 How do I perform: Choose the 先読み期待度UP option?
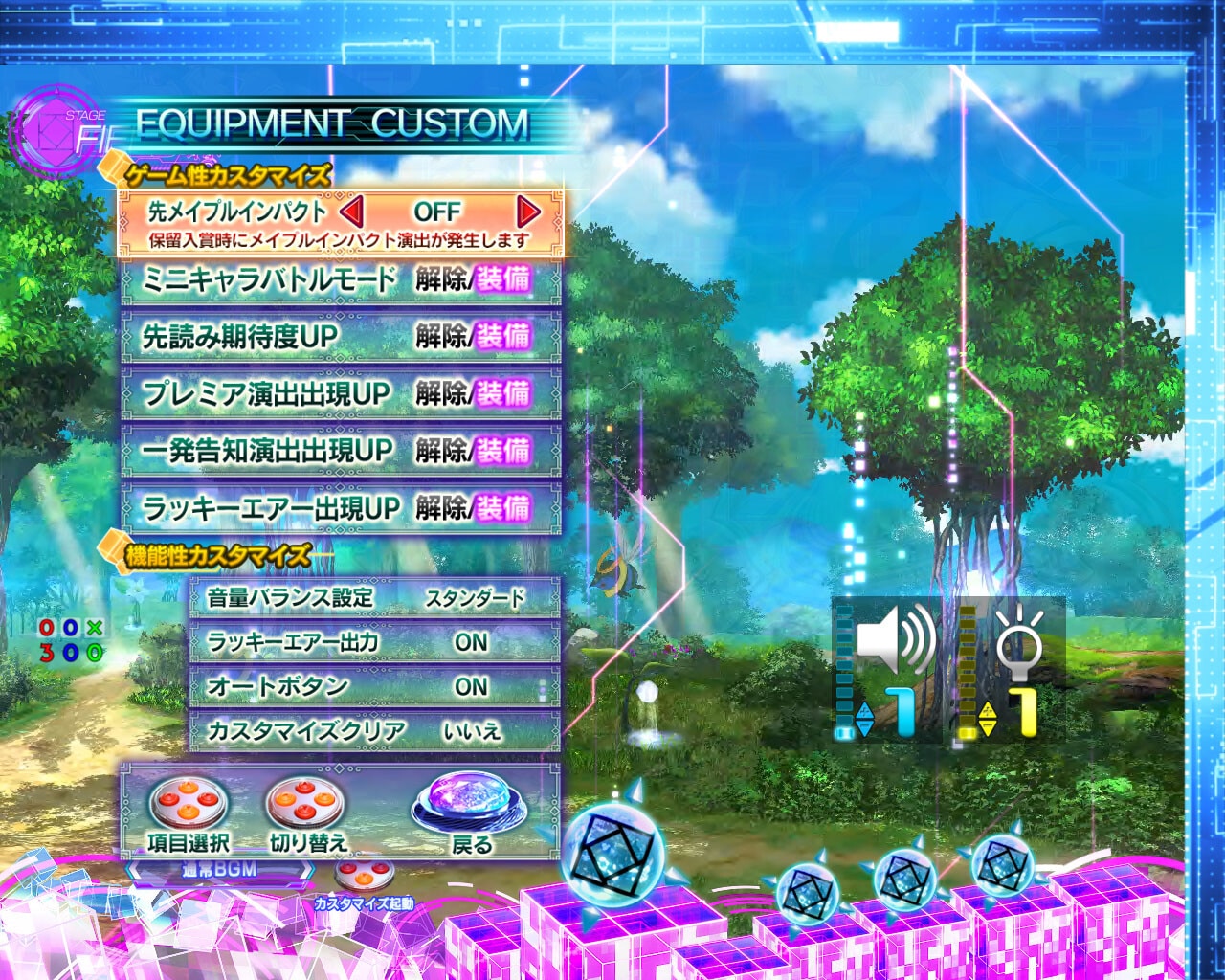pos(341,336)
